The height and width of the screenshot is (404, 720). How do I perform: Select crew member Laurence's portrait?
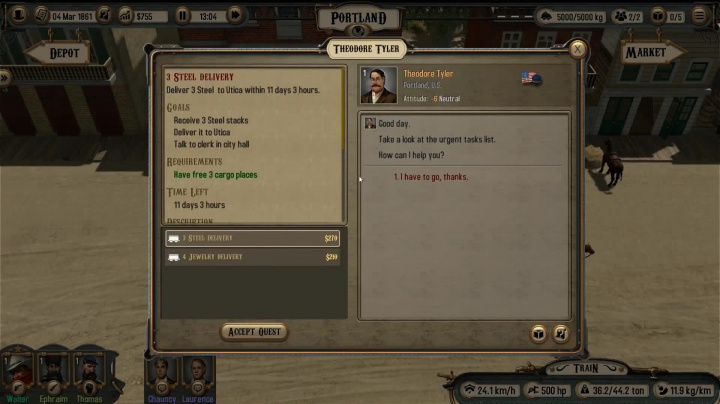(x=197, y=374)
